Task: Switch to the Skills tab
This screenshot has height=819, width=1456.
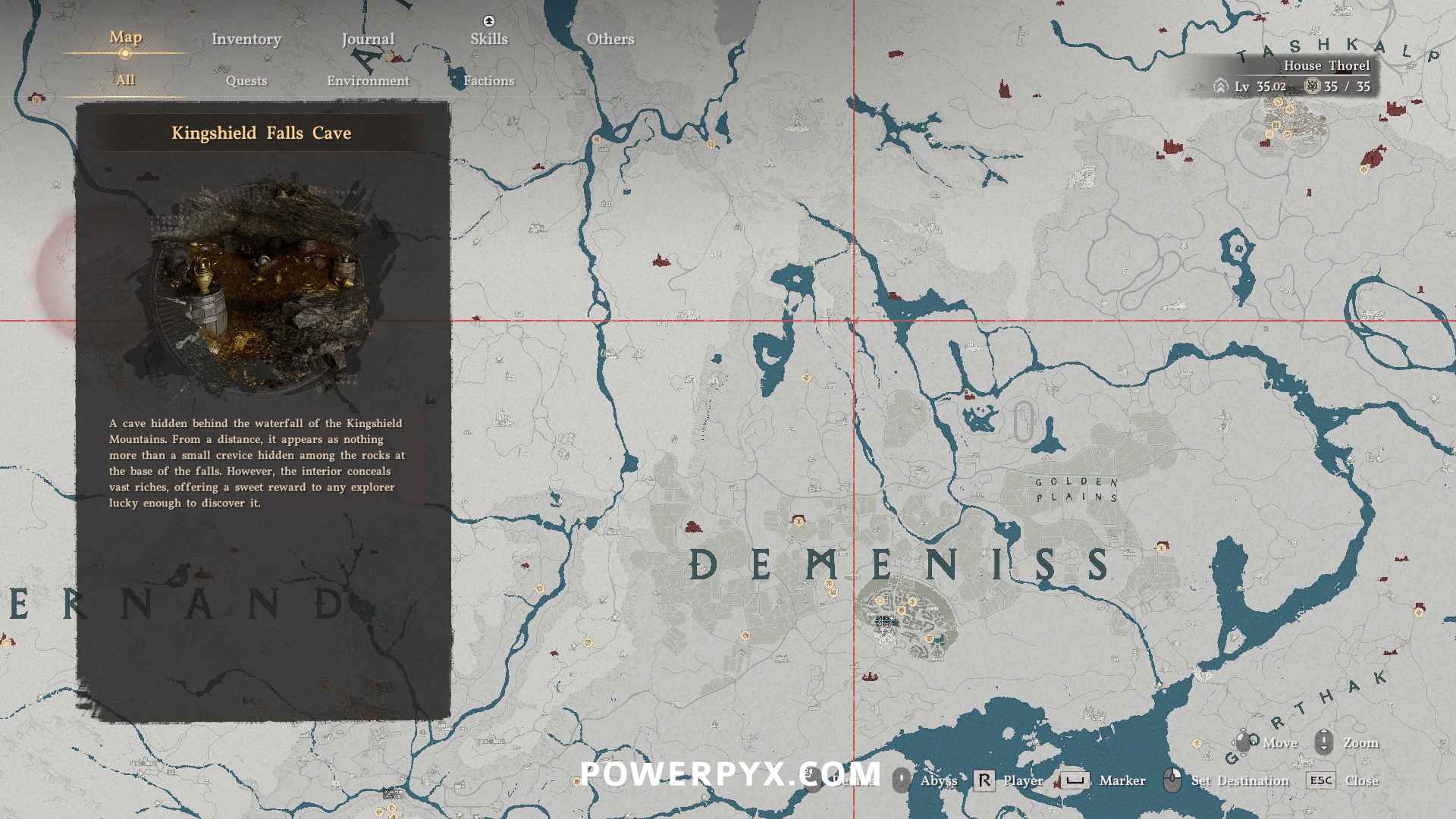Action: point(489,39)
